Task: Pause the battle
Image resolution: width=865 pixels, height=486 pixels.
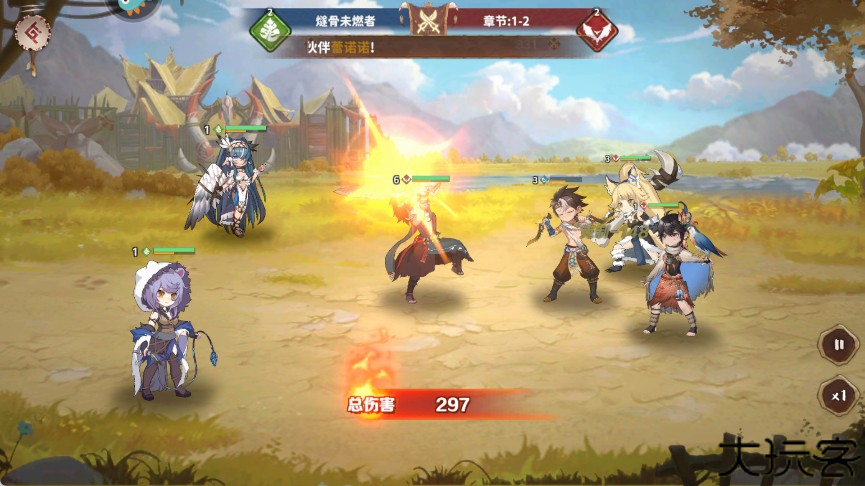Action: click(838, 345)
